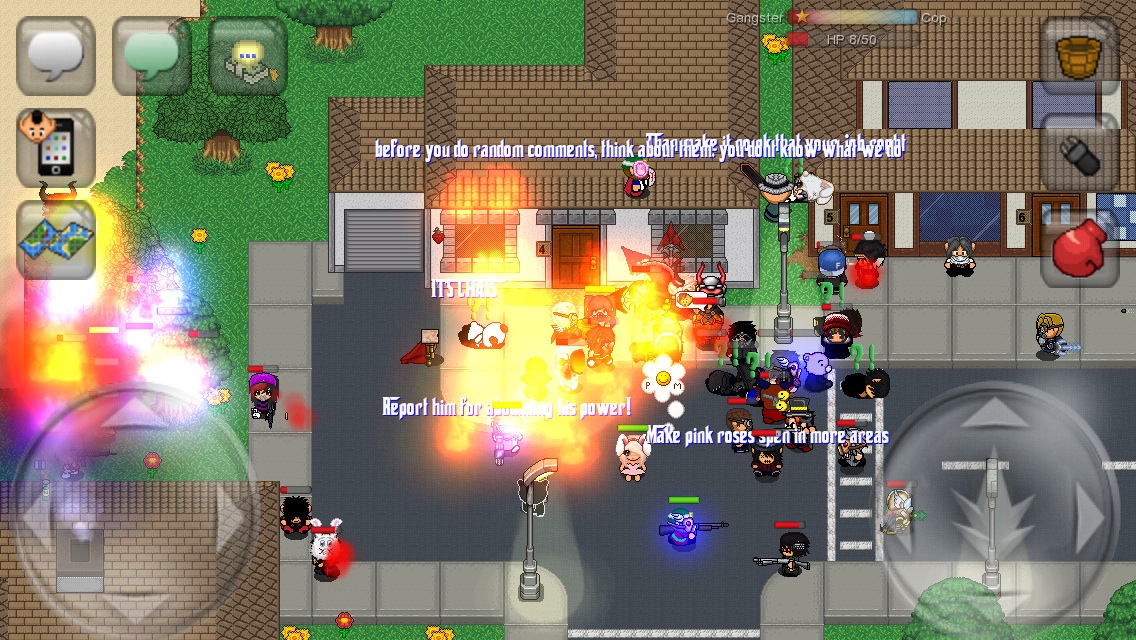Open the world map
This screenshot has height=640, width=1136.
click(x=56, y=240)
